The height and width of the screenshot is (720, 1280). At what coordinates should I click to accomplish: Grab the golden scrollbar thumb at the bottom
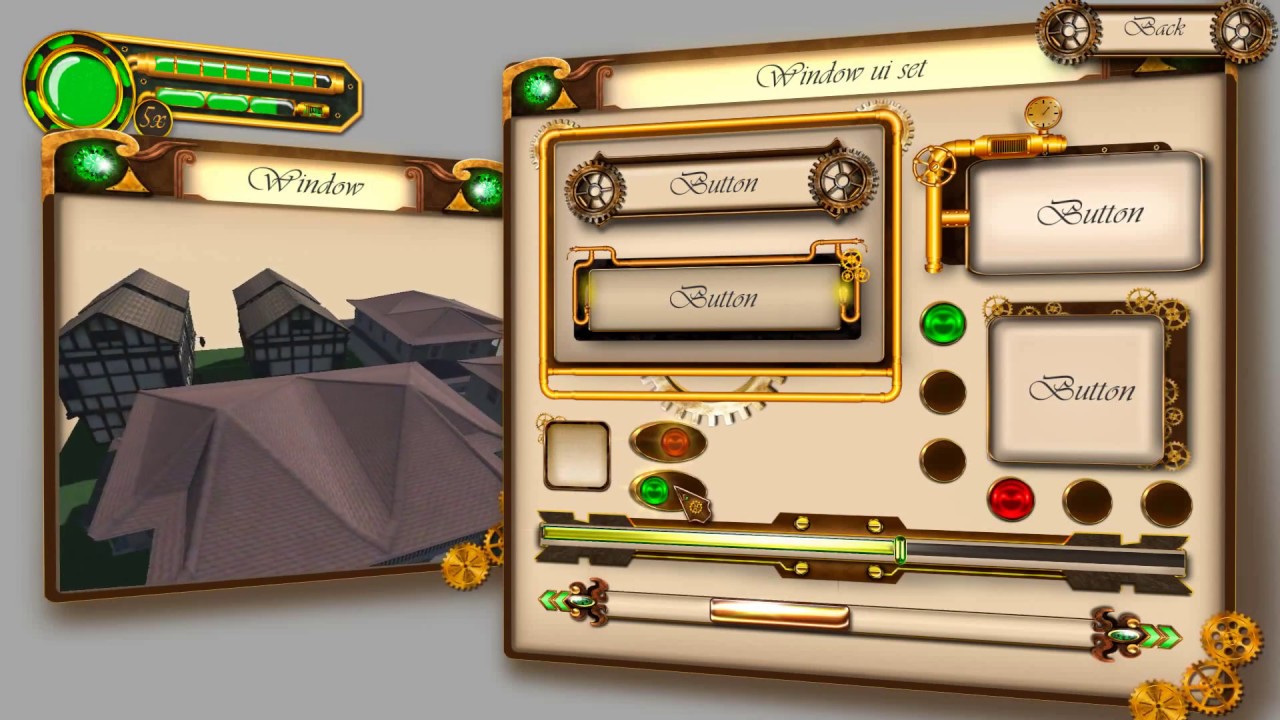tap(778, 611)
